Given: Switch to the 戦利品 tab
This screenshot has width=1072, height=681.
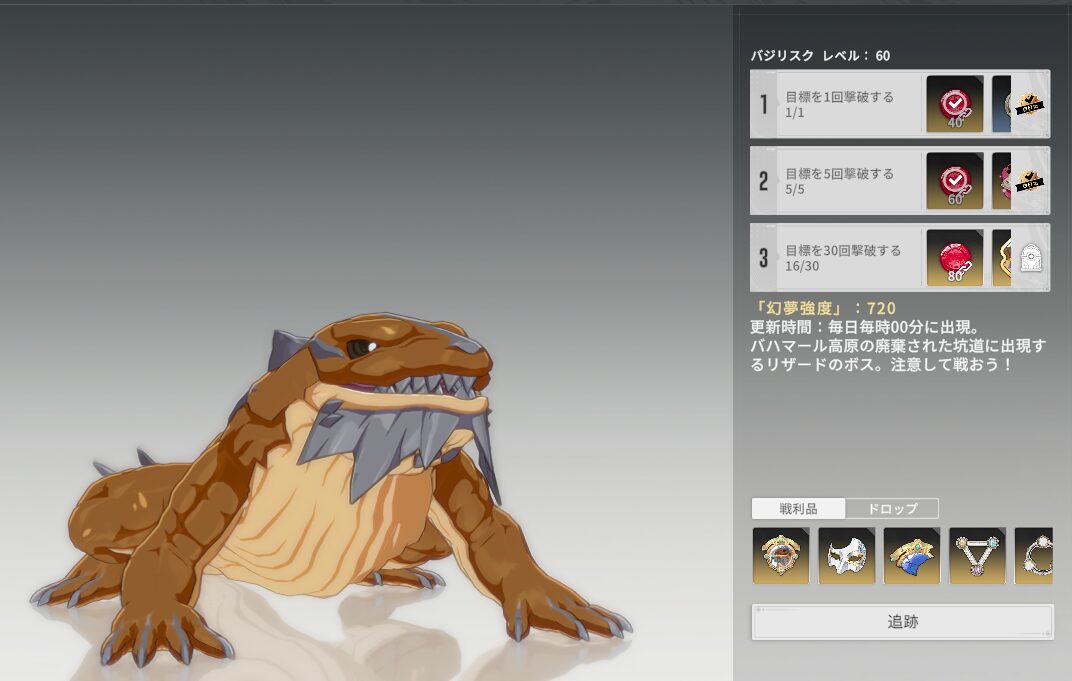Looking at the screenshot, I should 798,508.
